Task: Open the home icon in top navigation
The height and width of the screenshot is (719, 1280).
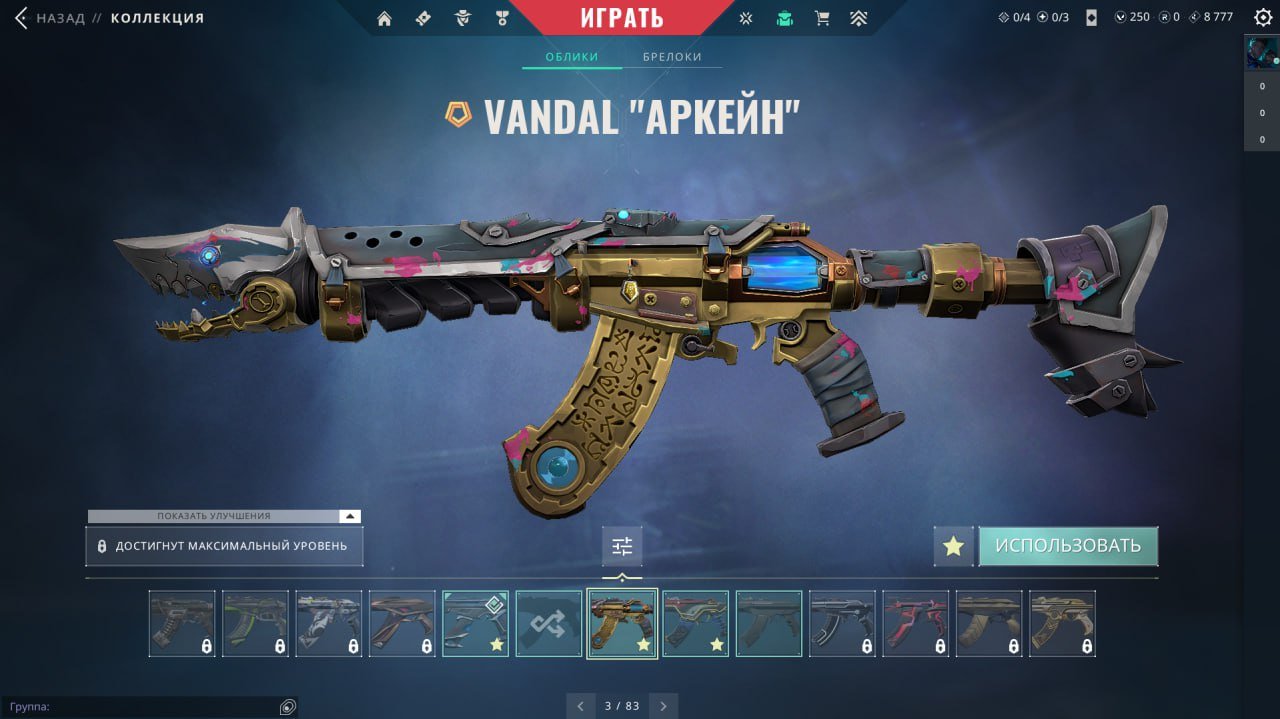Action: click(x=384, y=18)
